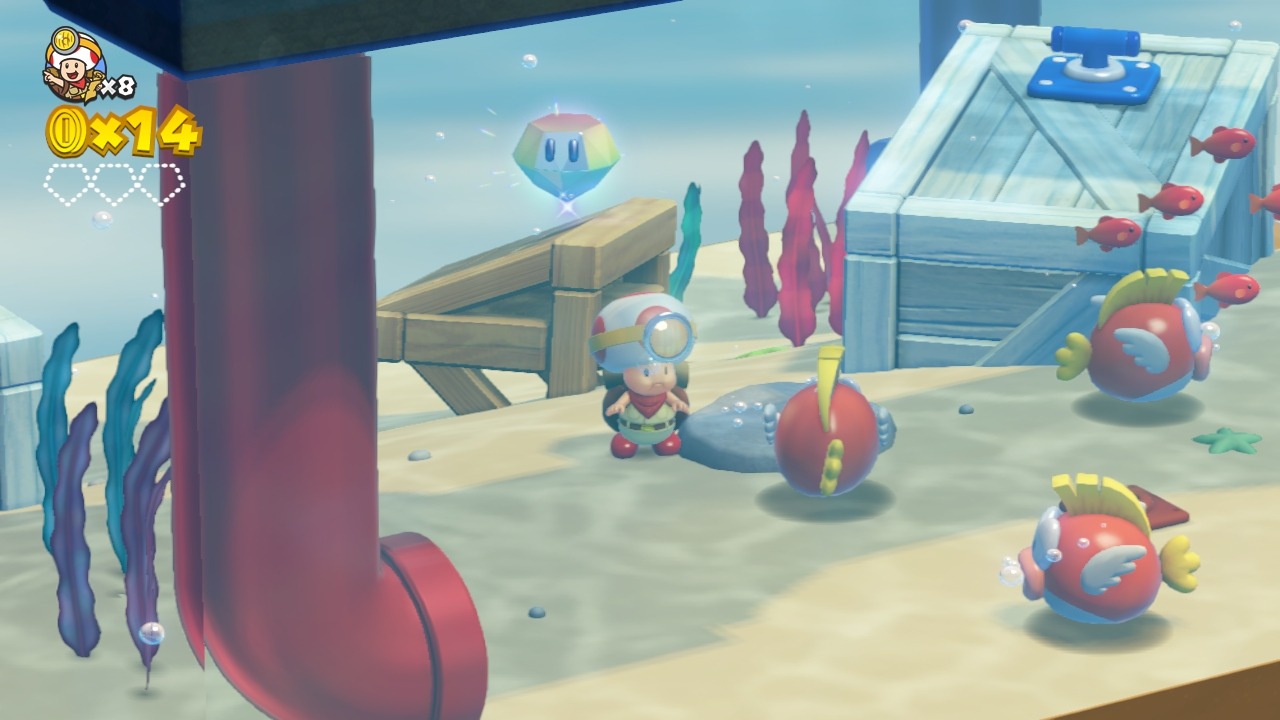Click the gold coin counter icon
Image resolution: width=1280 pixels, height=720 pixels.
66,131
